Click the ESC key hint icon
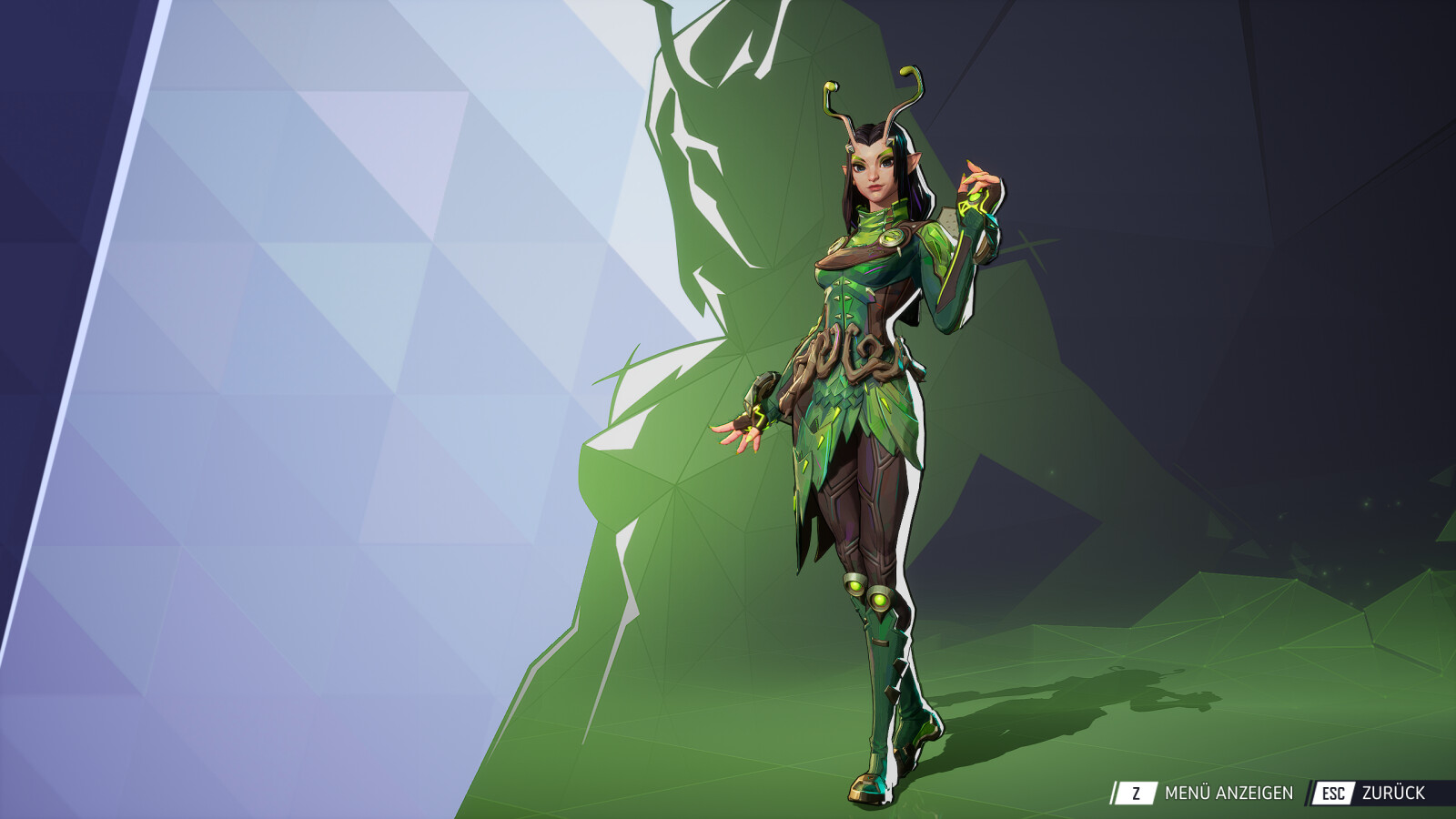1456x819 pixels. pos(1334,793)
